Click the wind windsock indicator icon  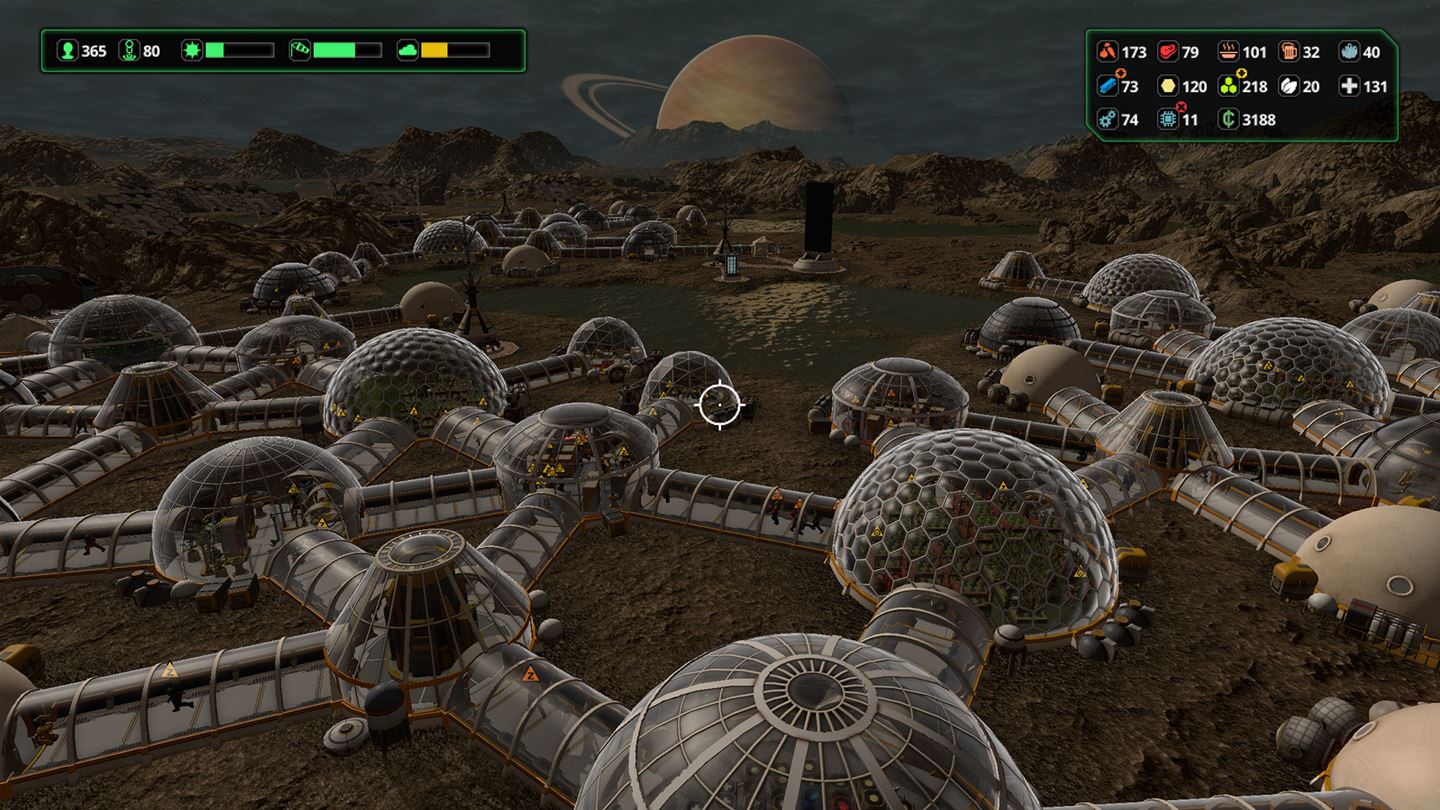[300, 52]
